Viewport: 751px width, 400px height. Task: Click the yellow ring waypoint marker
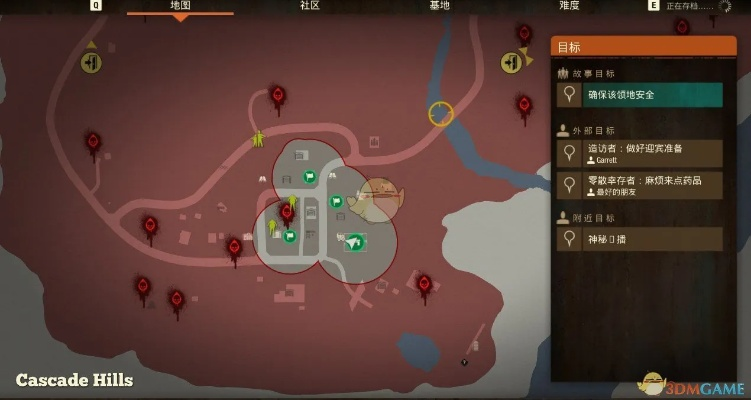441,113
